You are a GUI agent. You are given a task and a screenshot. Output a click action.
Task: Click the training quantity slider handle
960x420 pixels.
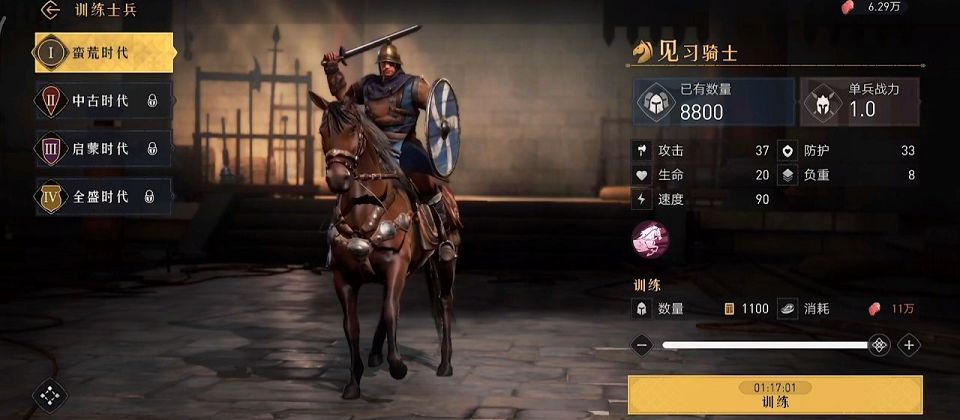click(878, 345)
